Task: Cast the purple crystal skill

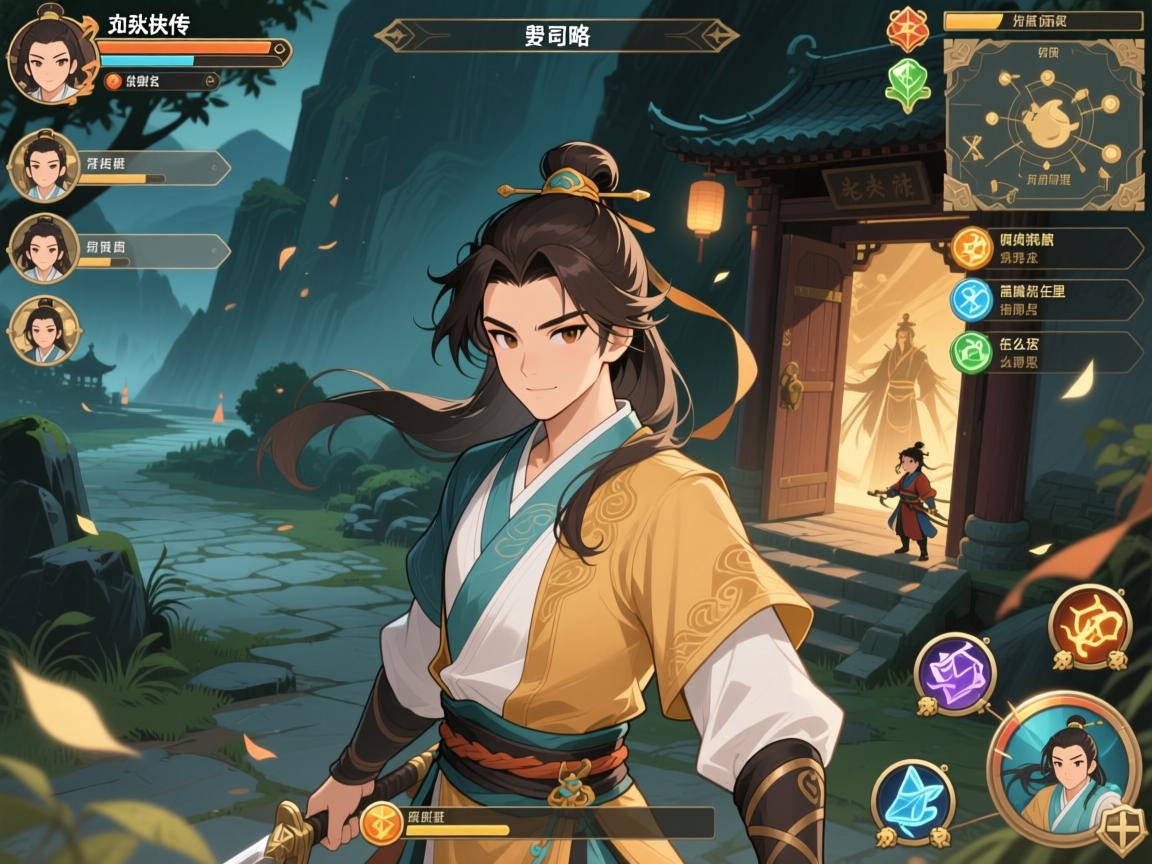Action: (954, 673)
